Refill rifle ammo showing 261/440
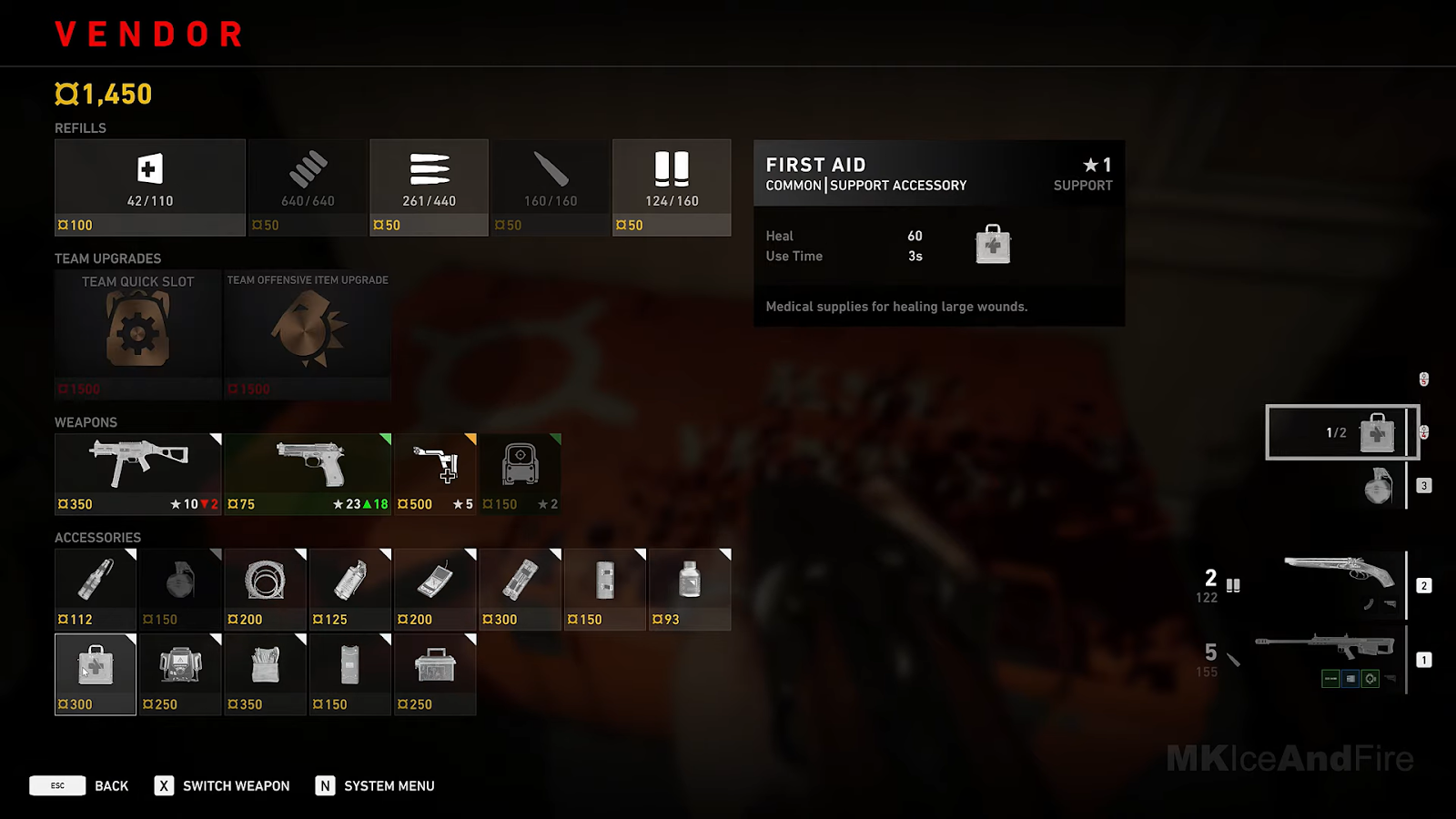This screenshot has height=819, width=1456. [x=429, y=187]
